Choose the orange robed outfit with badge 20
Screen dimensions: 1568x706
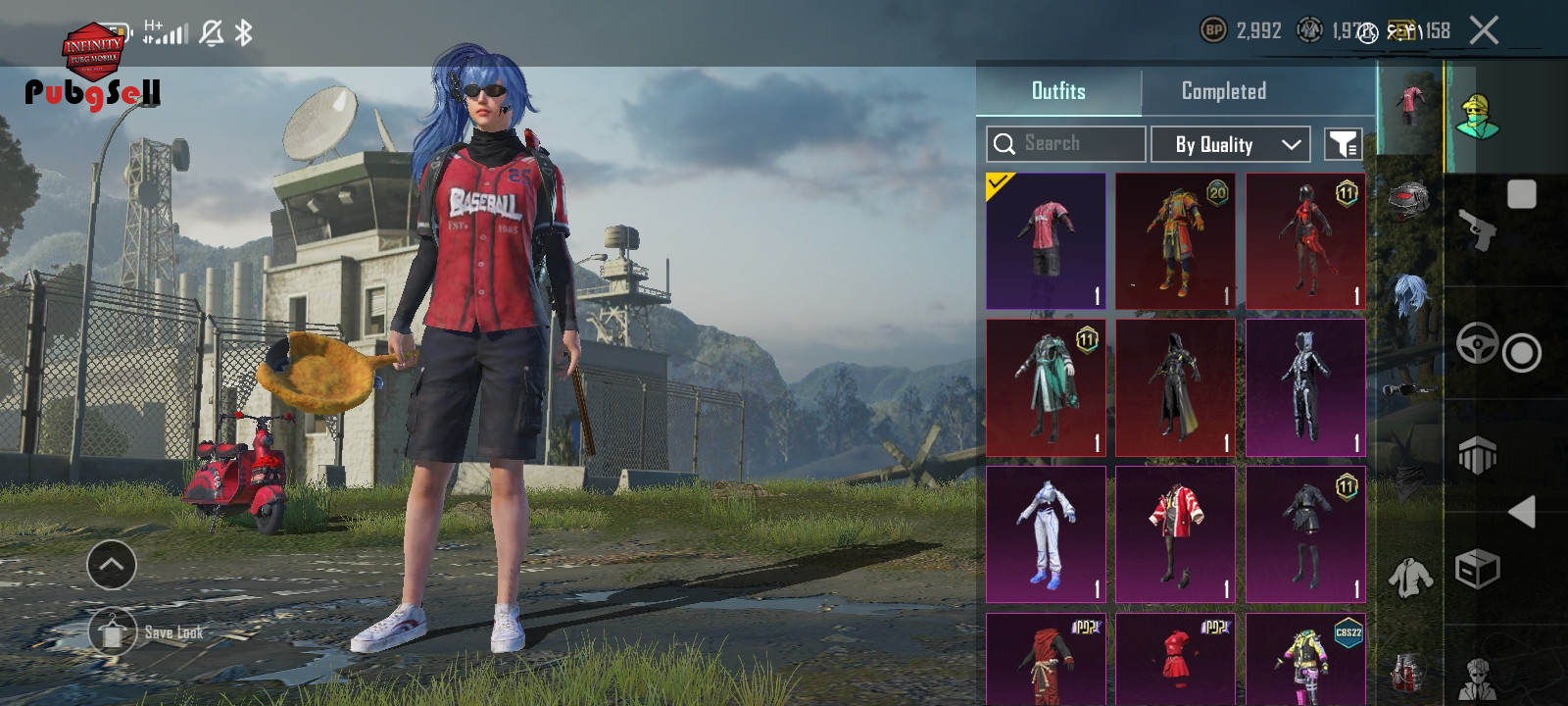(1175, 241)
